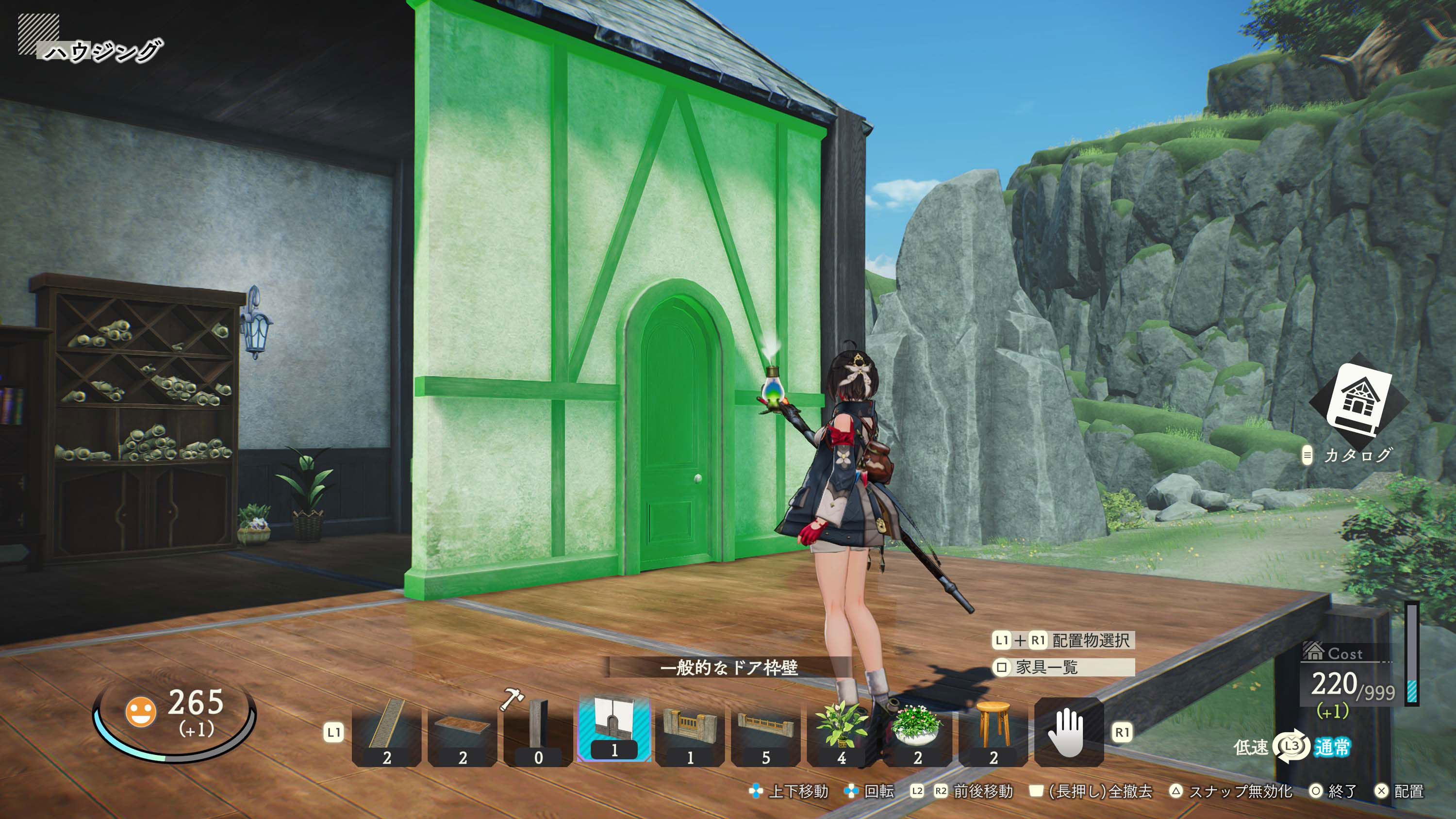Choose the stone pillar slot
This screenshot has width=1456, height=819.
coord(538,732)
